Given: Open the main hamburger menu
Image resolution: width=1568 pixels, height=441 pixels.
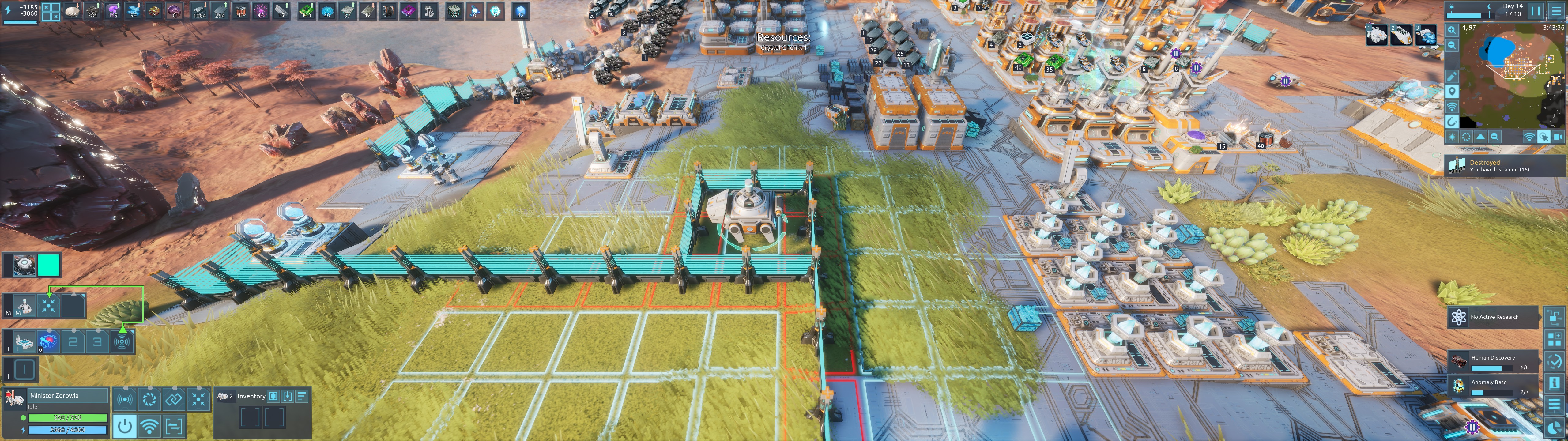Looking at the screenshot, I should pyautogui.click(x=1556, y=10).
